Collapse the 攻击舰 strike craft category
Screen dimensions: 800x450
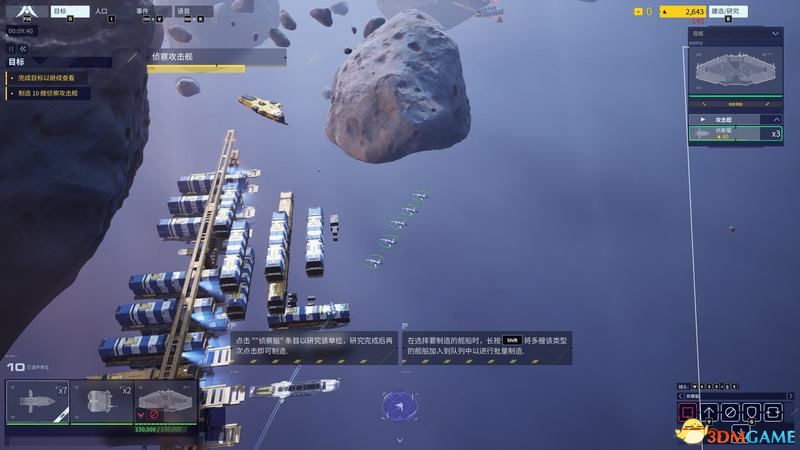click(775, 119)
